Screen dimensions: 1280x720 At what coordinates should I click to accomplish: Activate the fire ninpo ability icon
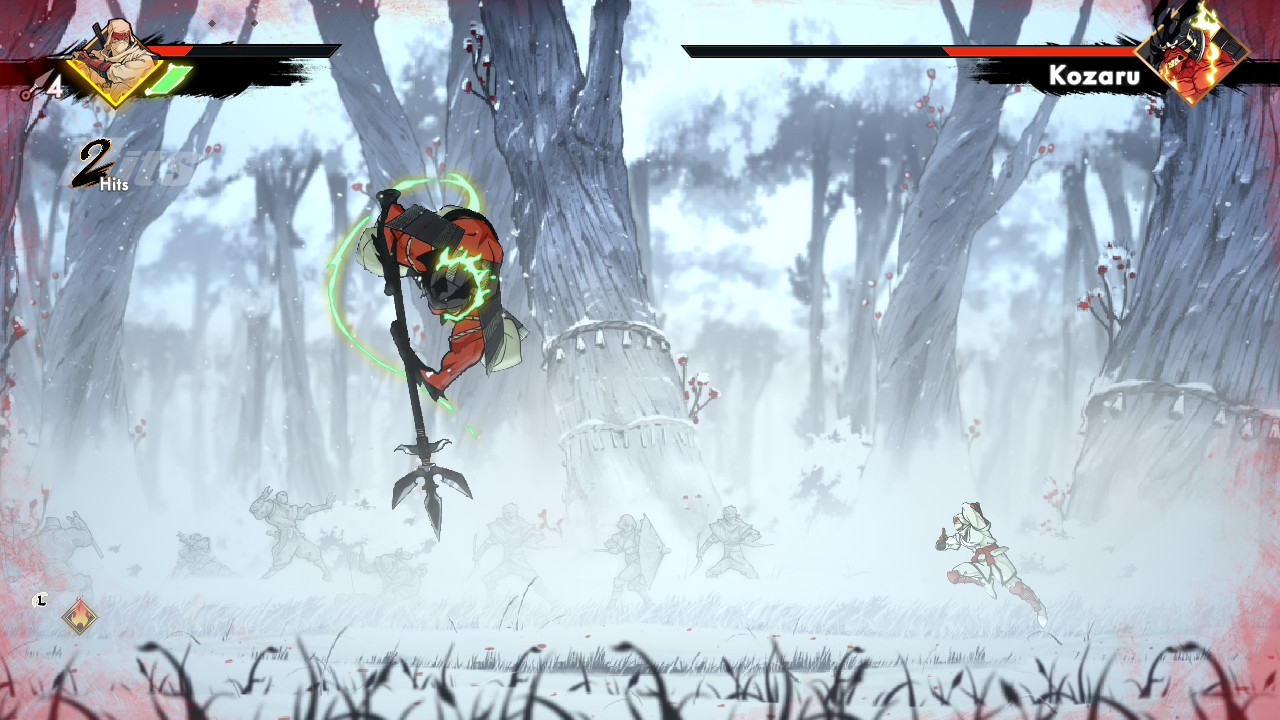(x=79, y=615)
